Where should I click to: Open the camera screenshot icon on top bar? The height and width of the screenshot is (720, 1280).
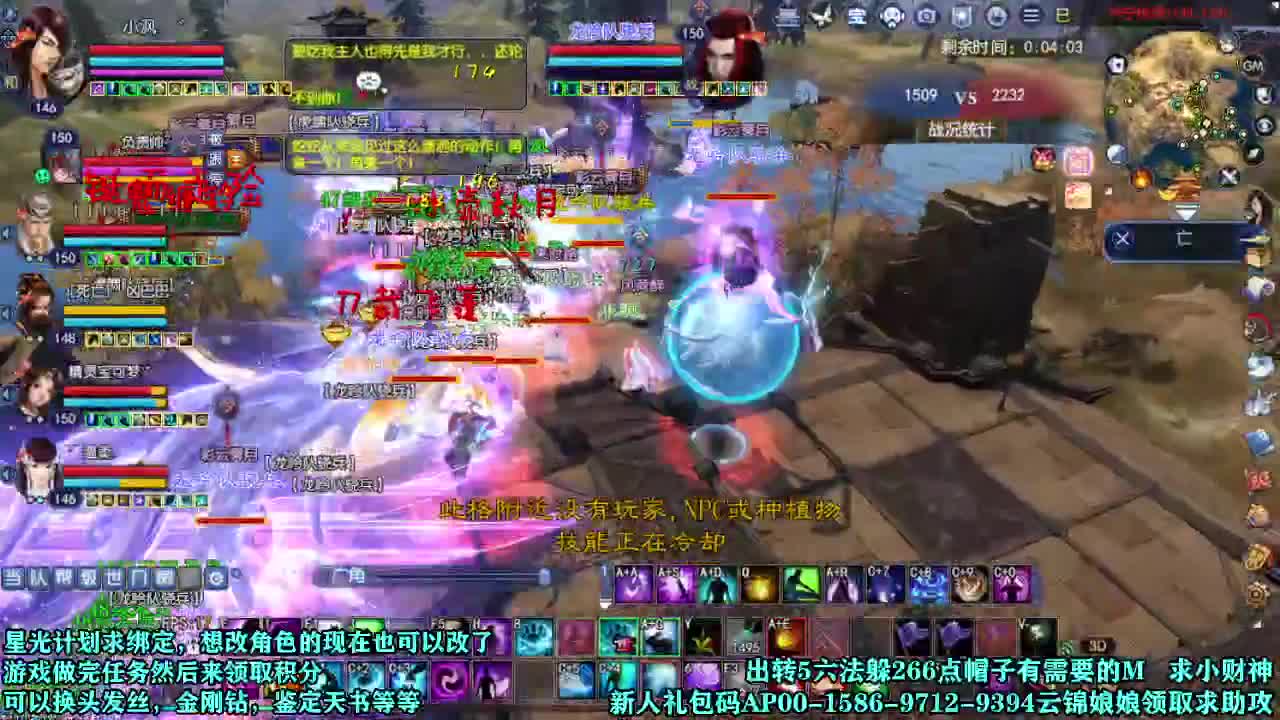click(926, 17)
